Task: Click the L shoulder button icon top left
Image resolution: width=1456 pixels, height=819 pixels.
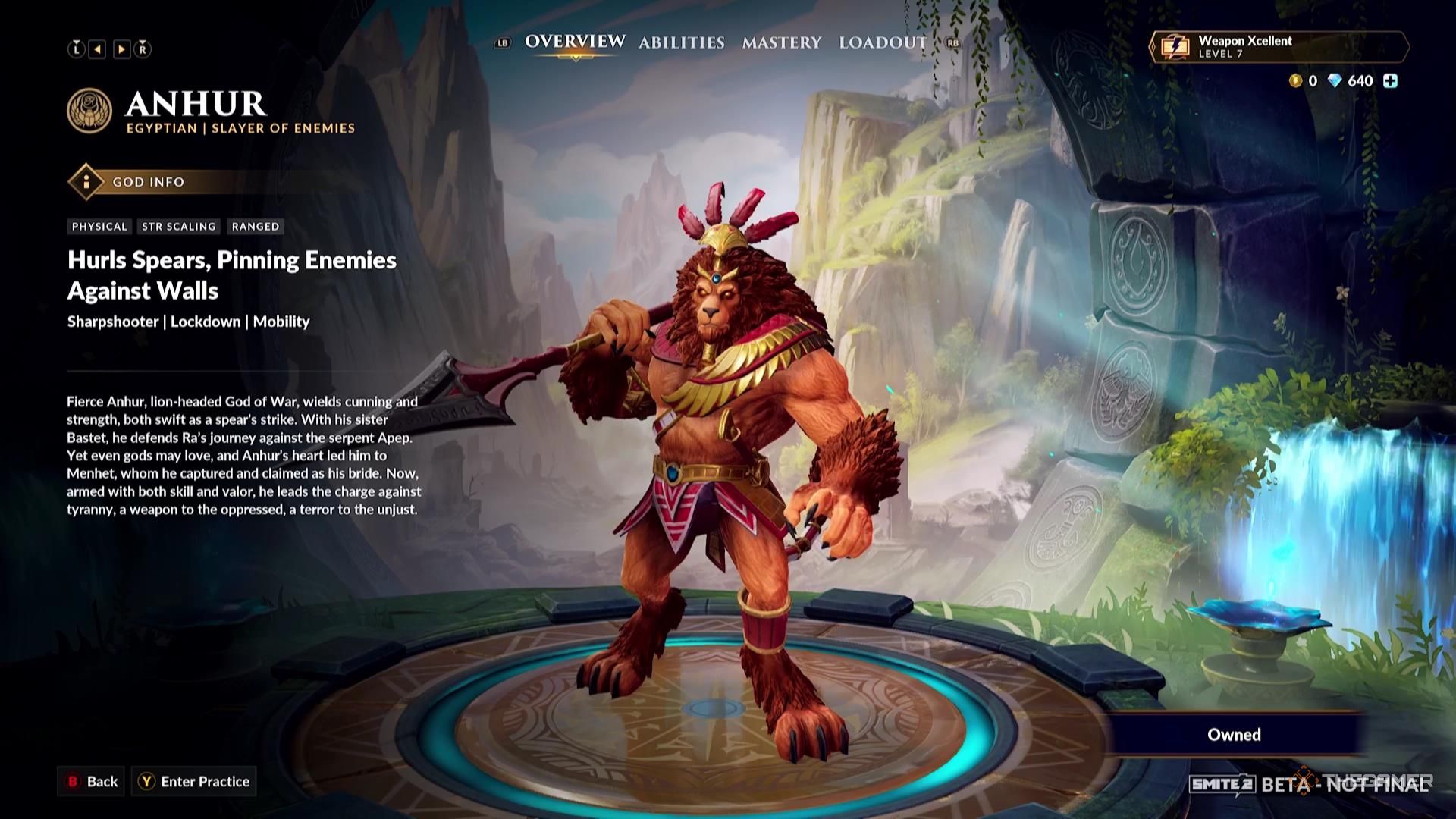Action: point(75,50)
